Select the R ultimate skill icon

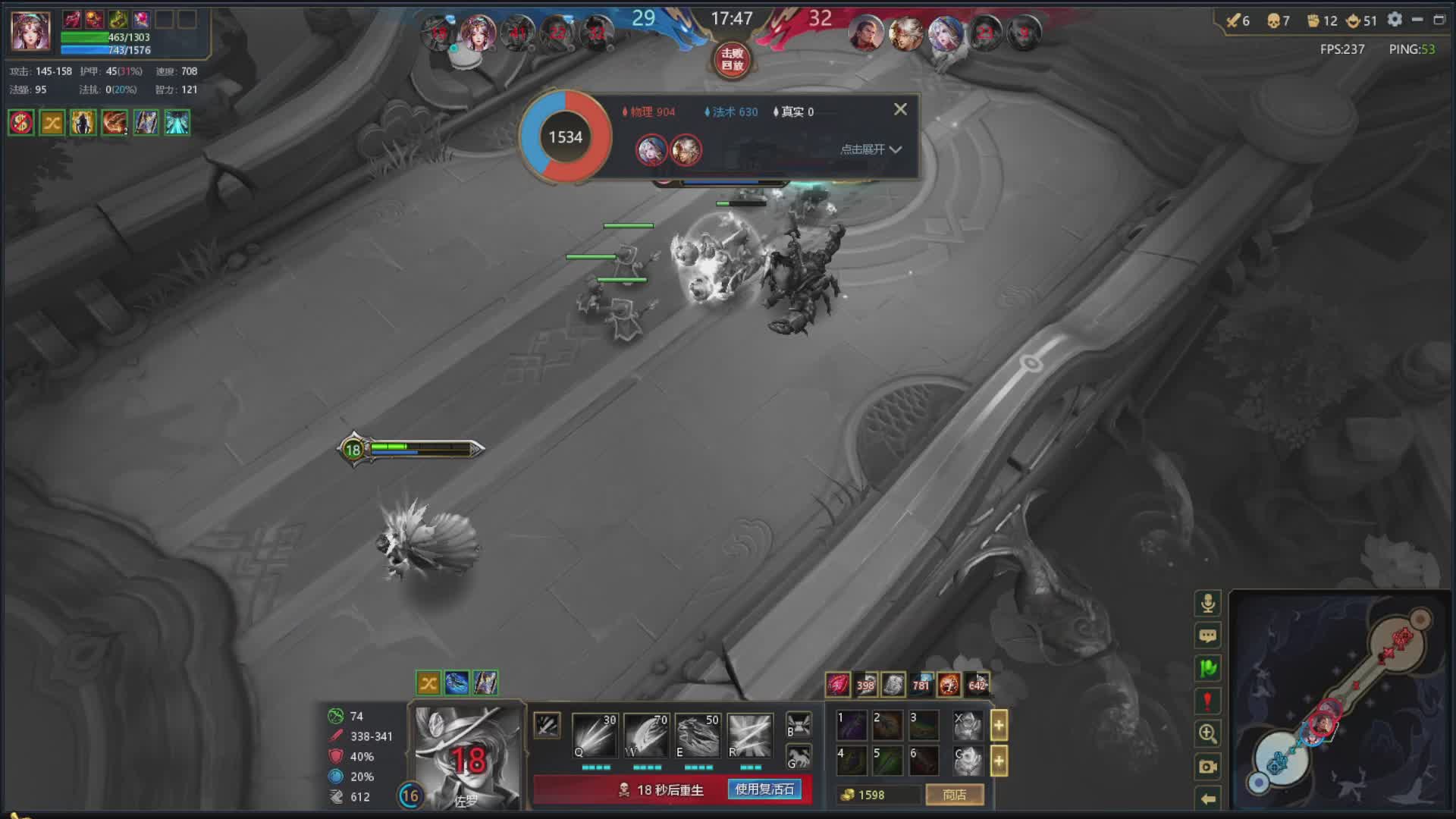tap(749, 735)
